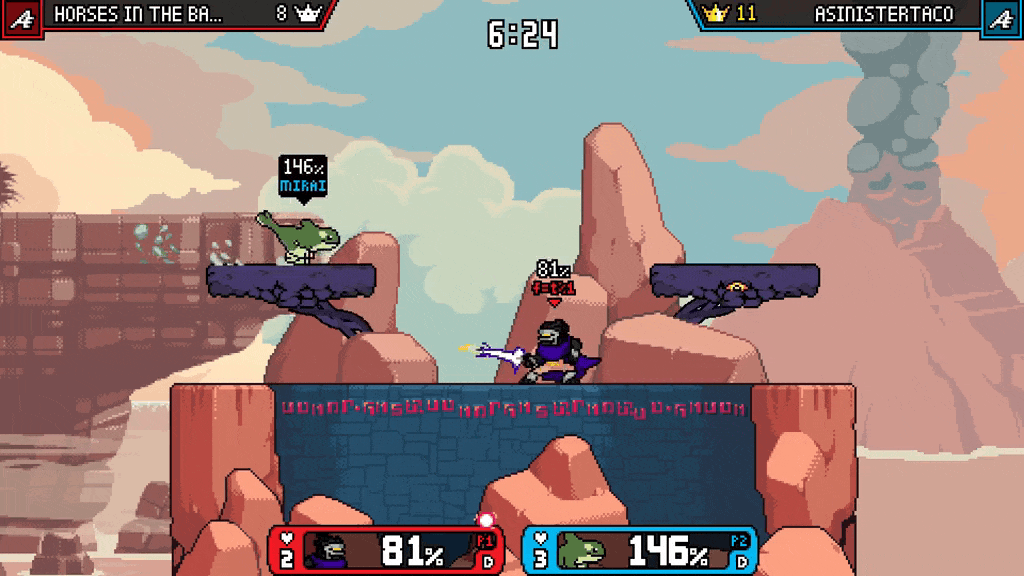The height and width of the screenshot is (576, 1024).
Task: Click the green frog portrait in blue panel
Action: pos(581,551)
